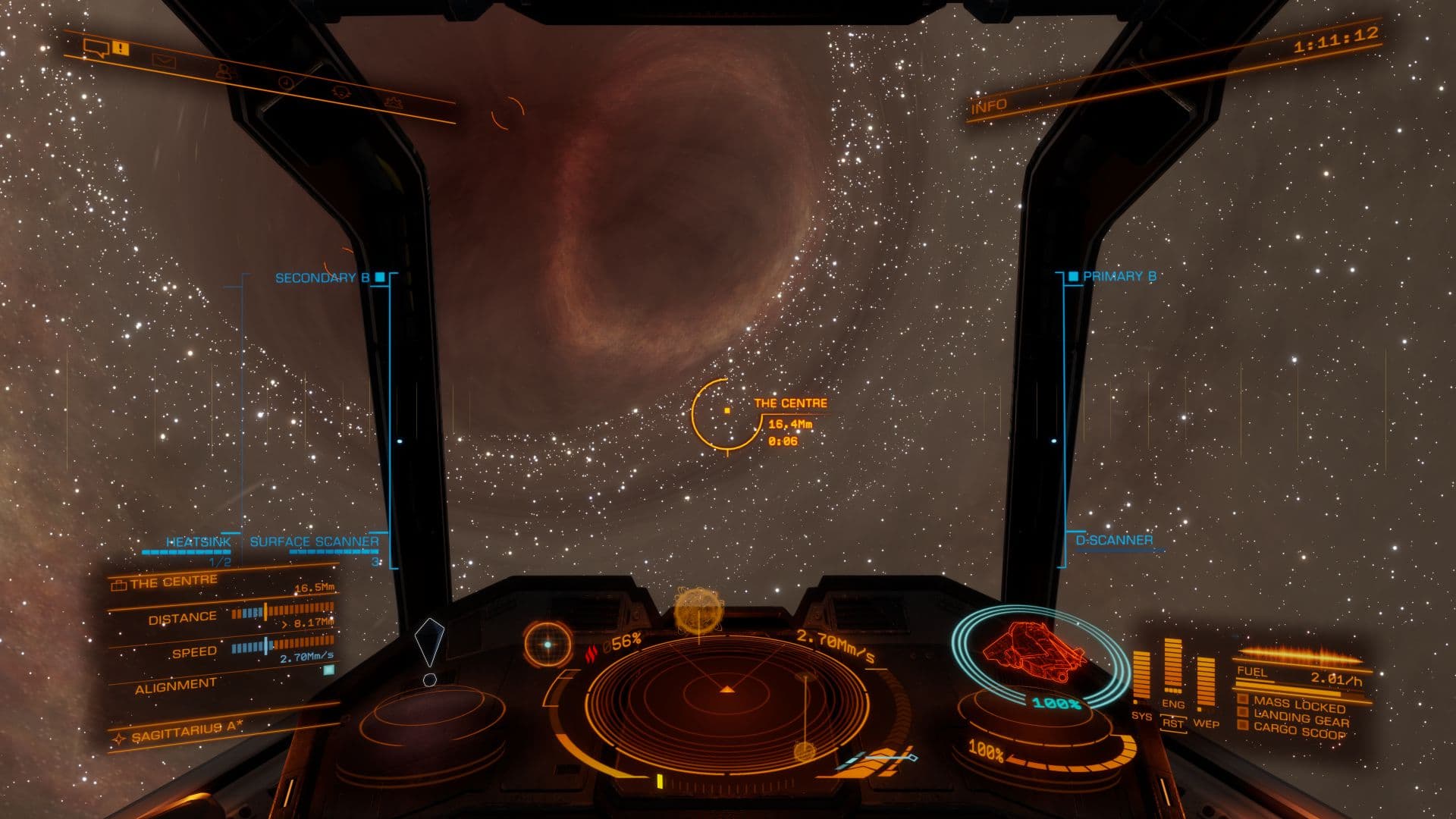Image resolution: width=1456 pixels, height=819 pixels.
Task: Select THE CENTRE target marker
Action: pyautogui.click(x=726, y=411)
